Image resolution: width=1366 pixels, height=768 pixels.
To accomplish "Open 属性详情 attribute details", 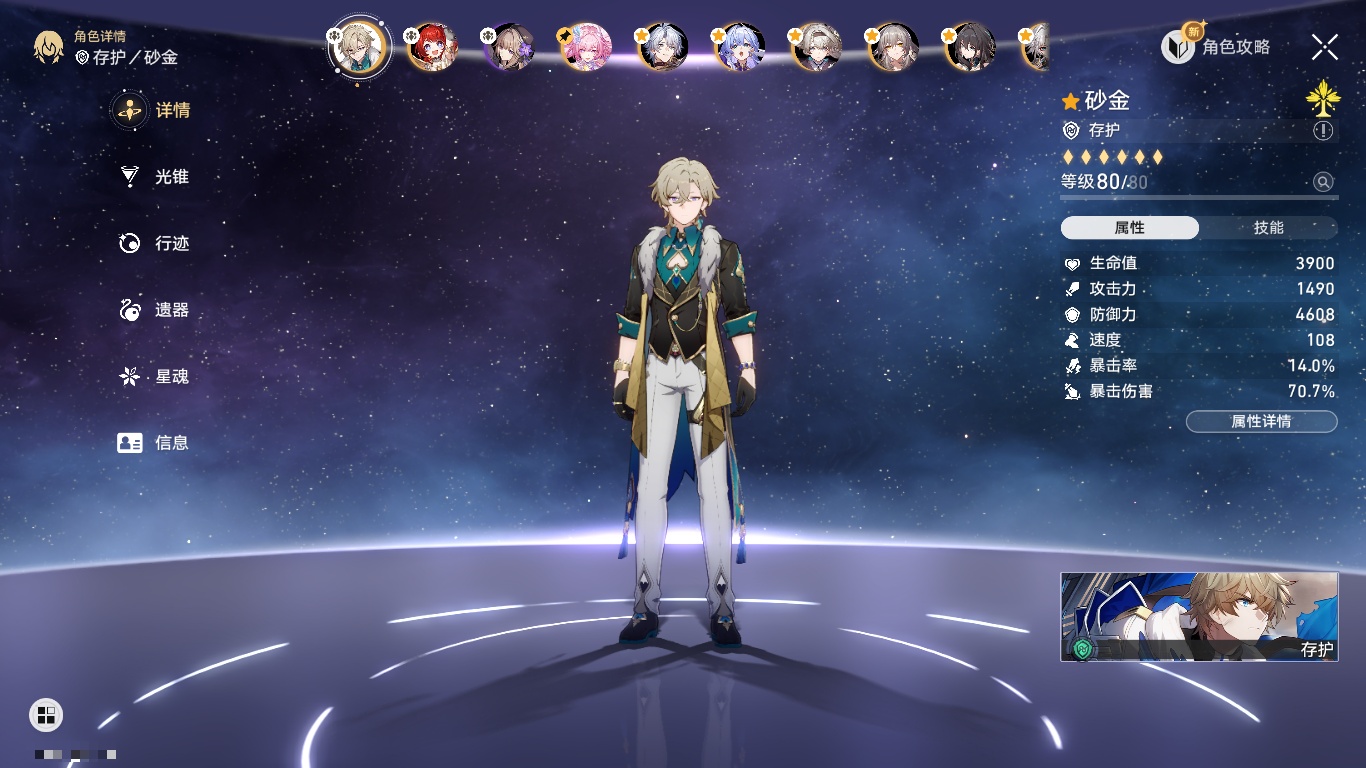I will point(1261,422).
